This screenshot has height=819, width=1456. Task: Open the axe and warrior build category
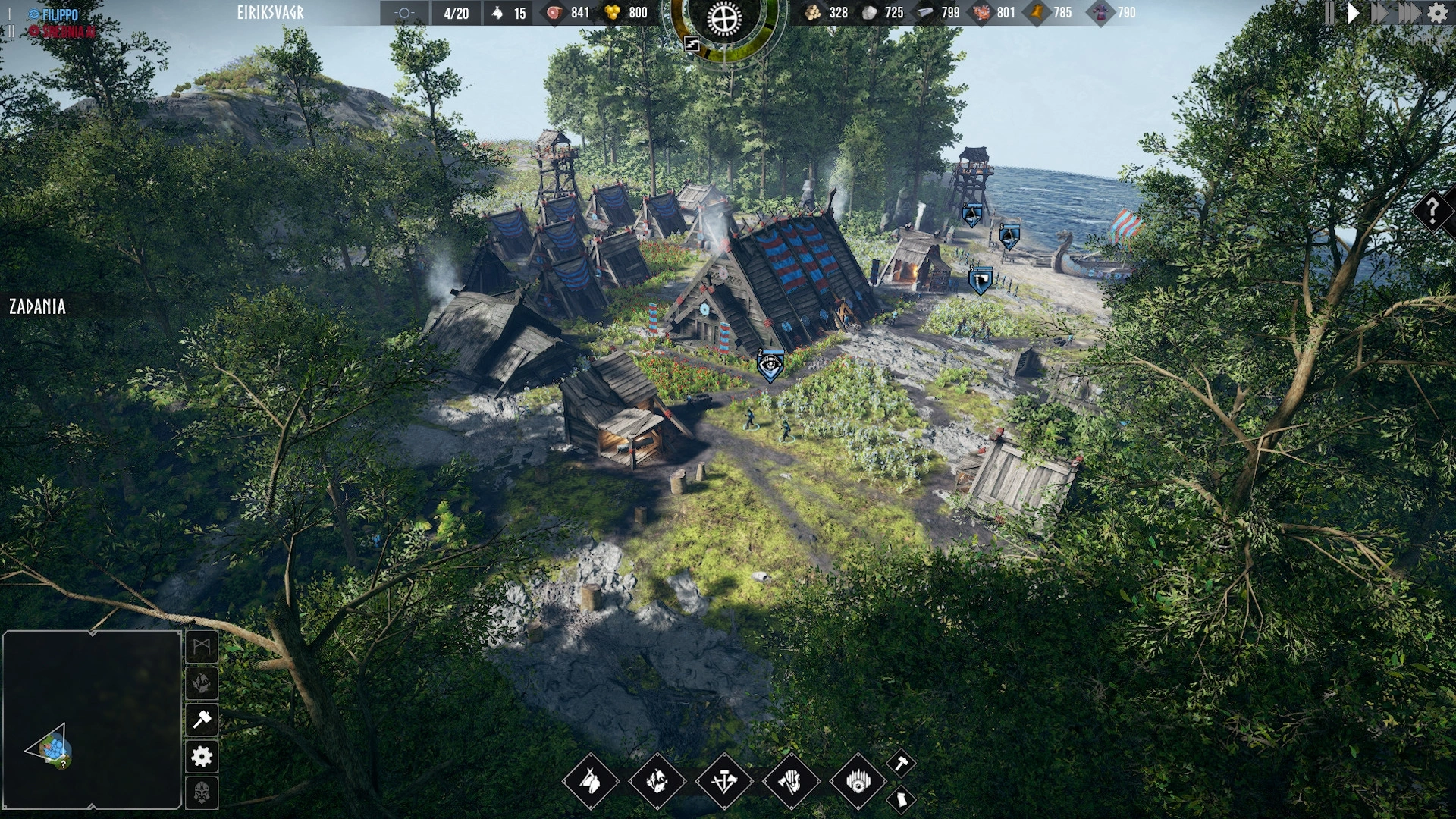[x=790, y=781]
